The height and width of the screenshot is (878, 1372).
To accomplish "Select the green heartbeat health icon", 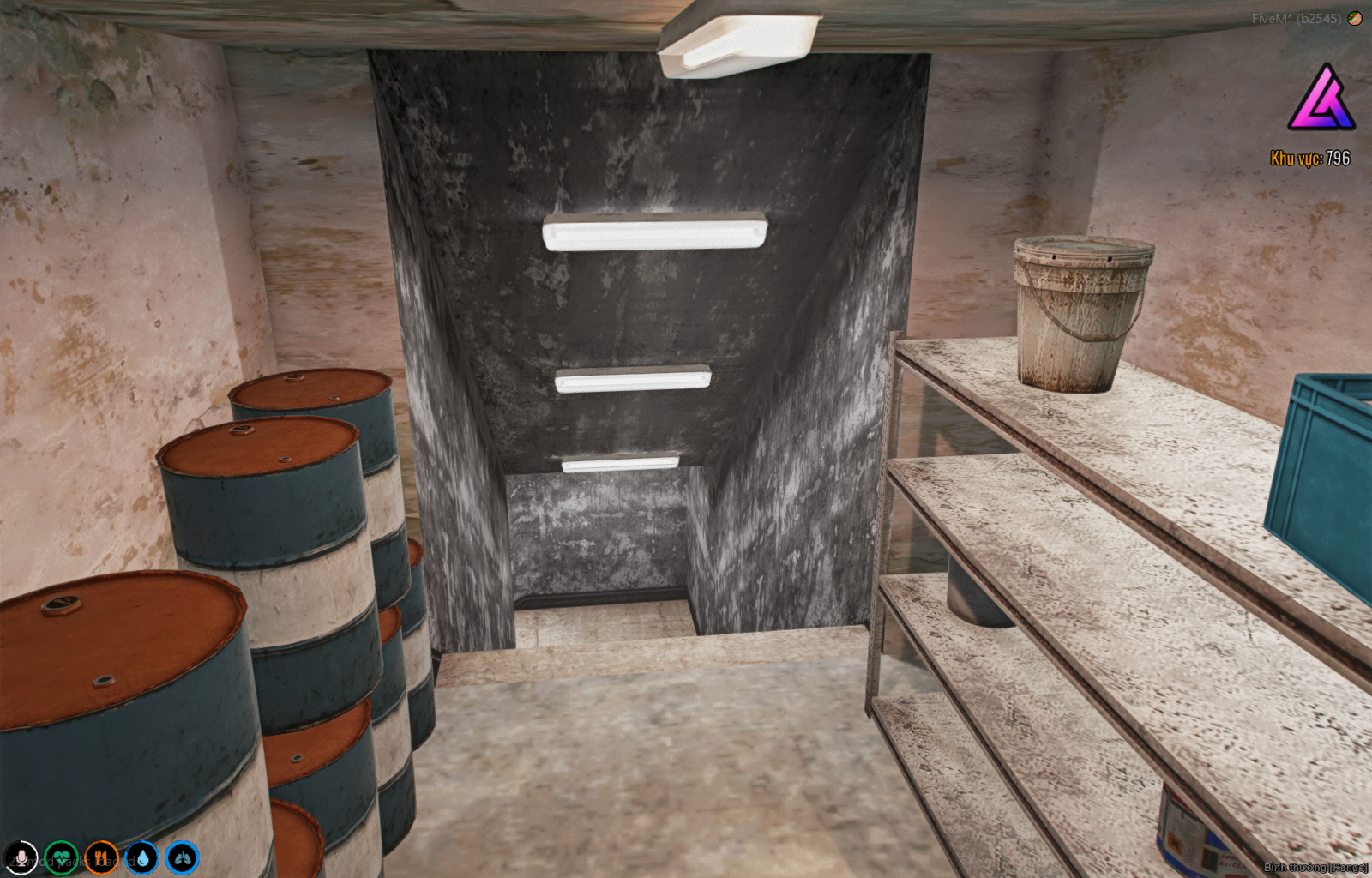I will tap(61, 857).
